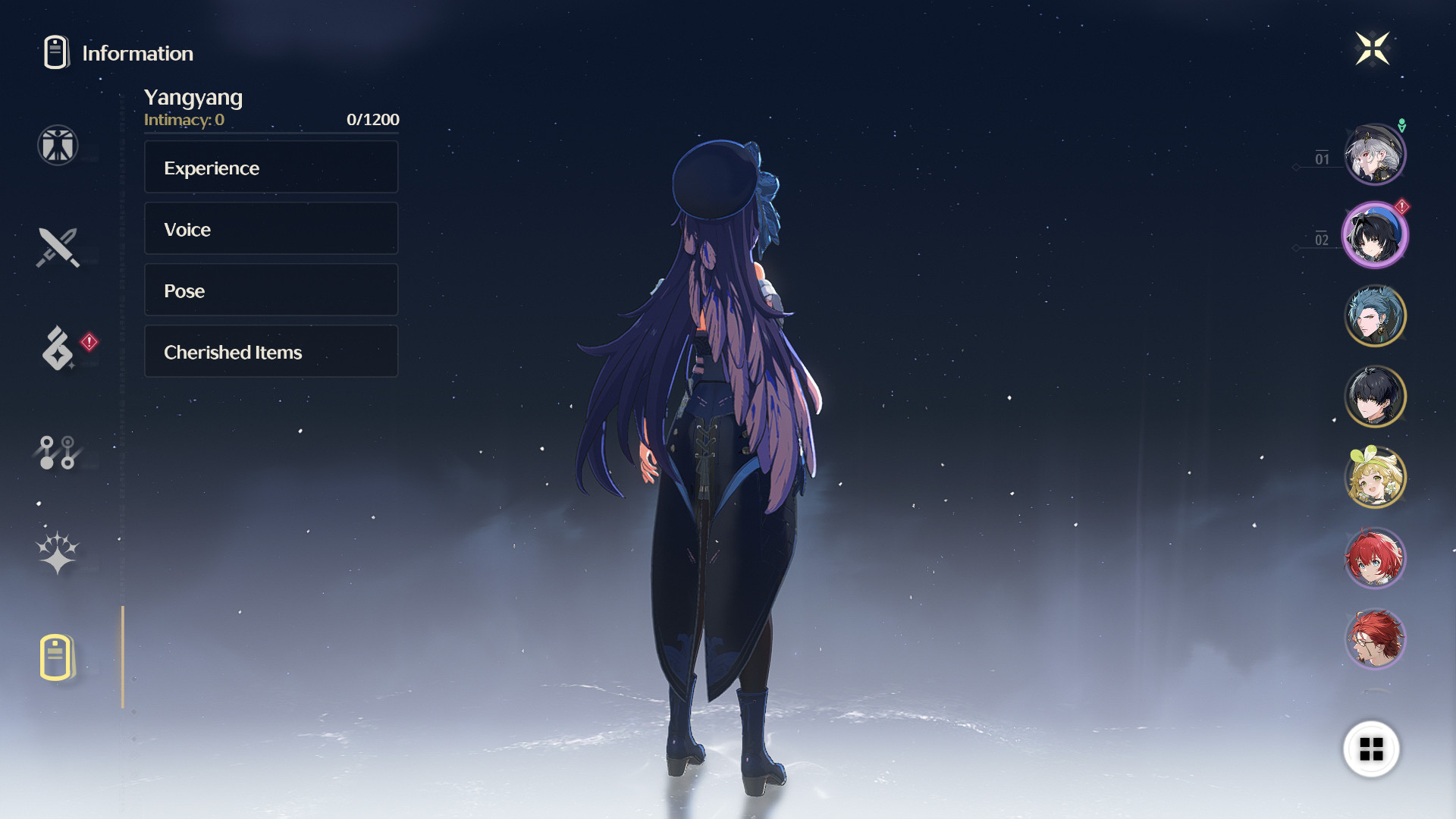Viewport: 1456px width, 819px height.
Task: Select the blonde character portrait on the right
Action: [x=1375, y=477]
